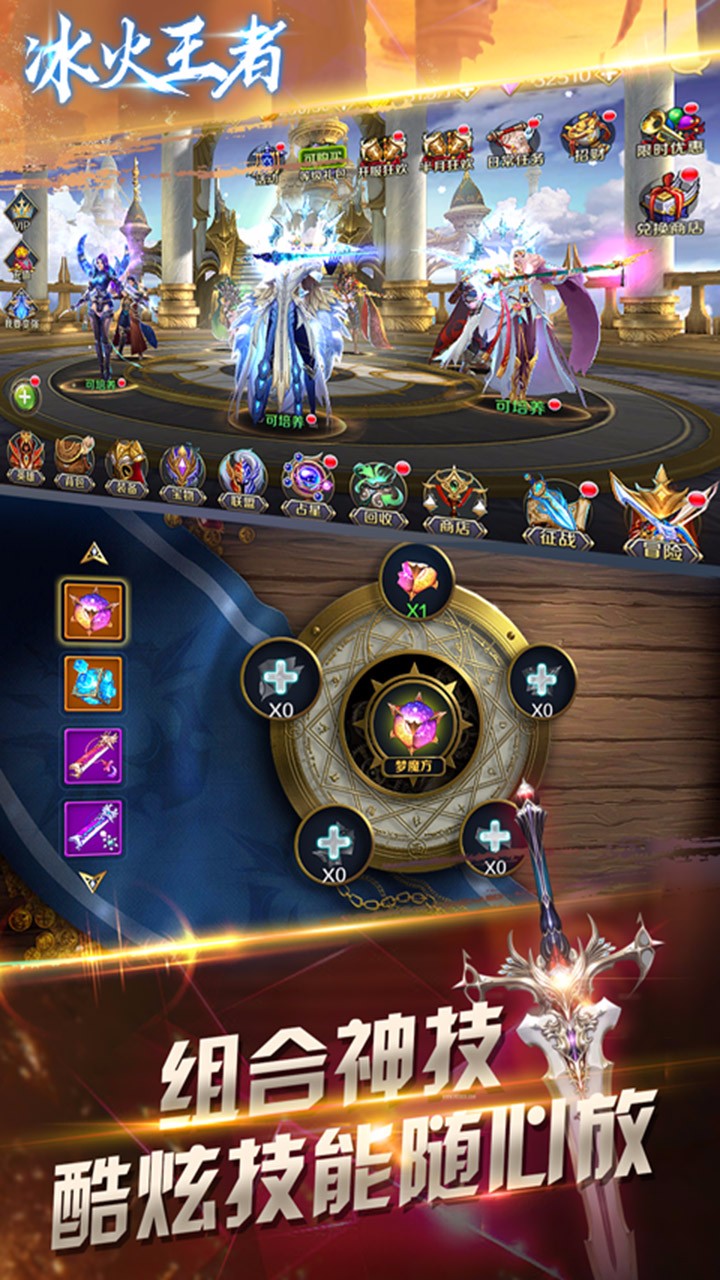Open the 联盟 alliance menu
Viewport: 720px width, 1280px height.
[242, 479]
